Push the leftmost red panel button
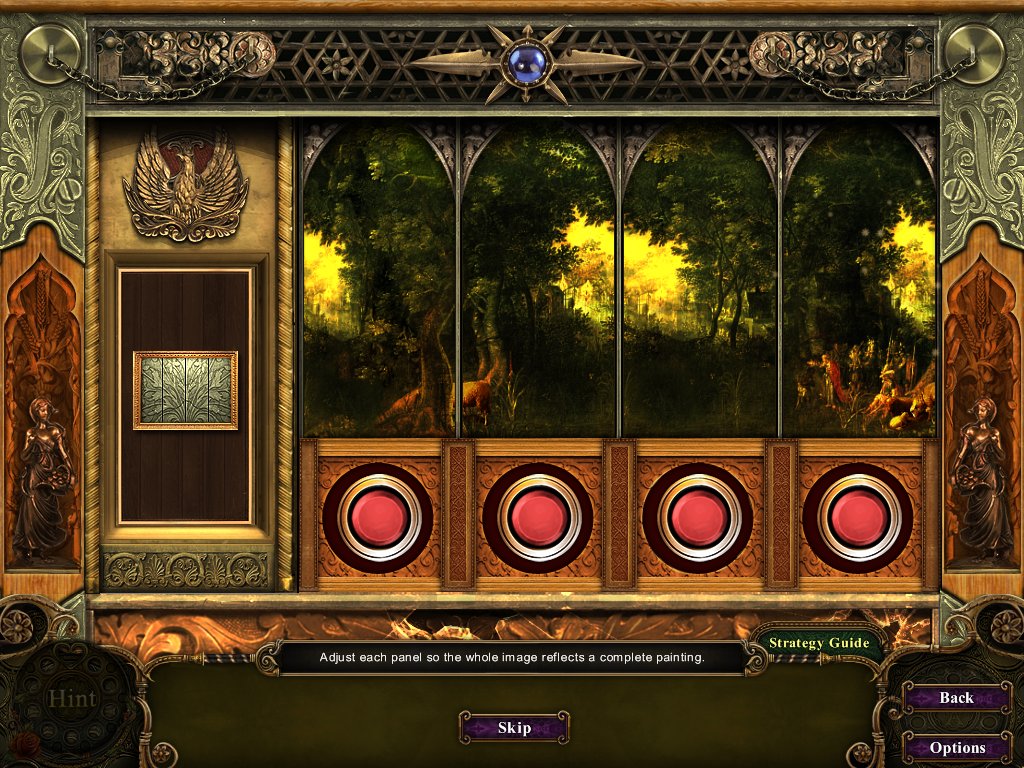Viewport: 1024px width, 768px height. (378, 517)
